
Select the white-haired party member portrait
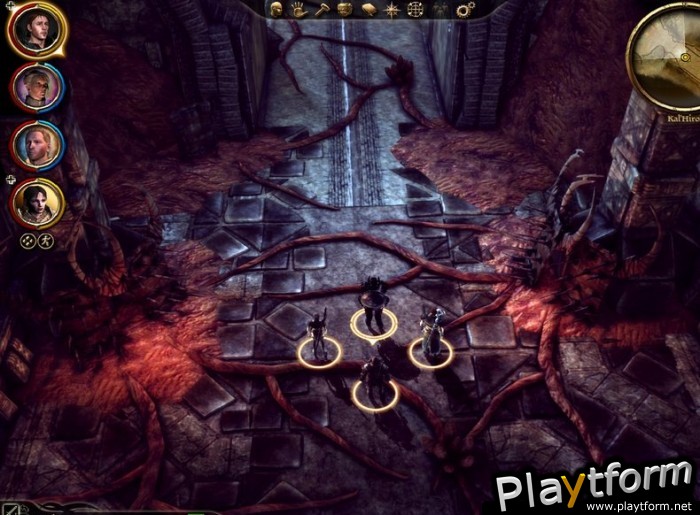(38, 88)
